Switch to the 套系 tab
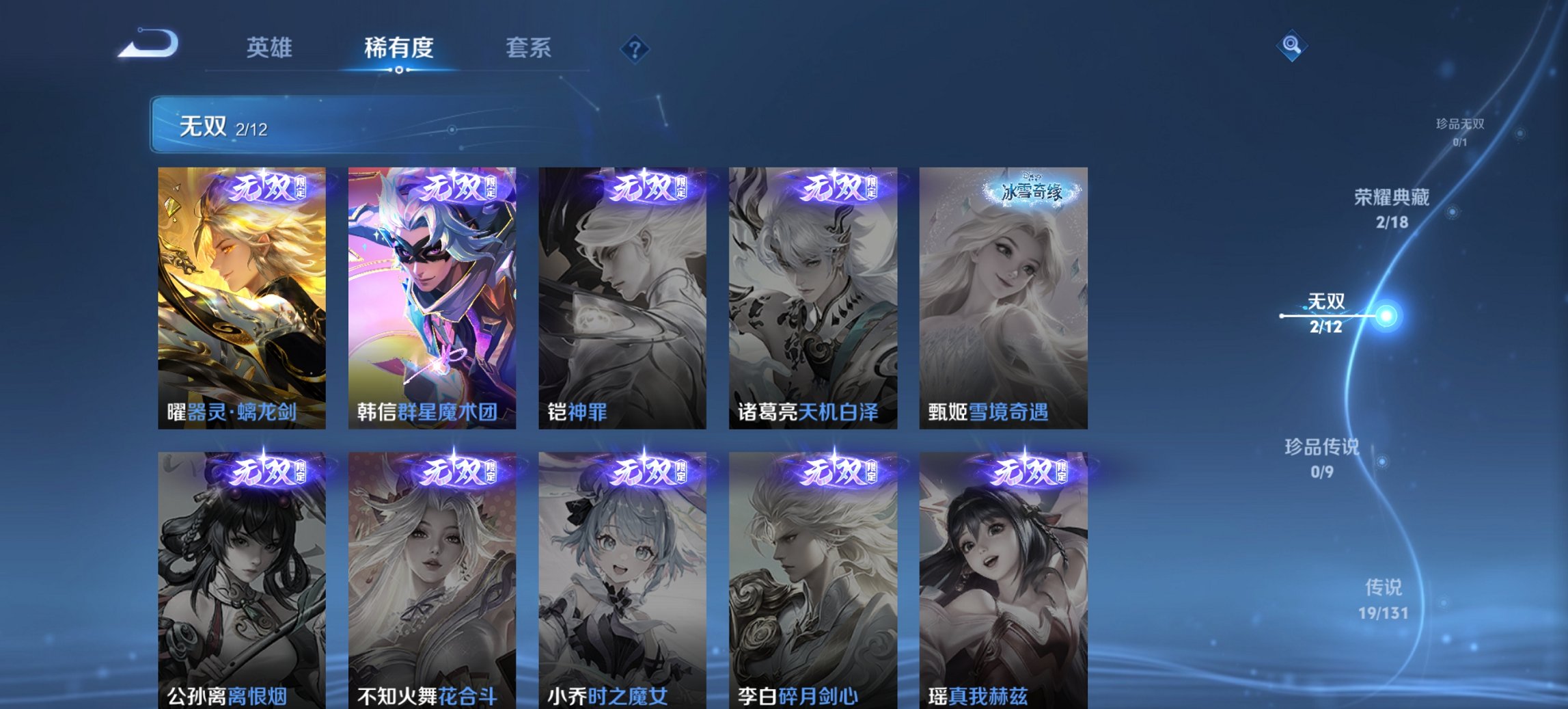The height and width of the screenshot is (709, 1568). click(x=528, y=48)
